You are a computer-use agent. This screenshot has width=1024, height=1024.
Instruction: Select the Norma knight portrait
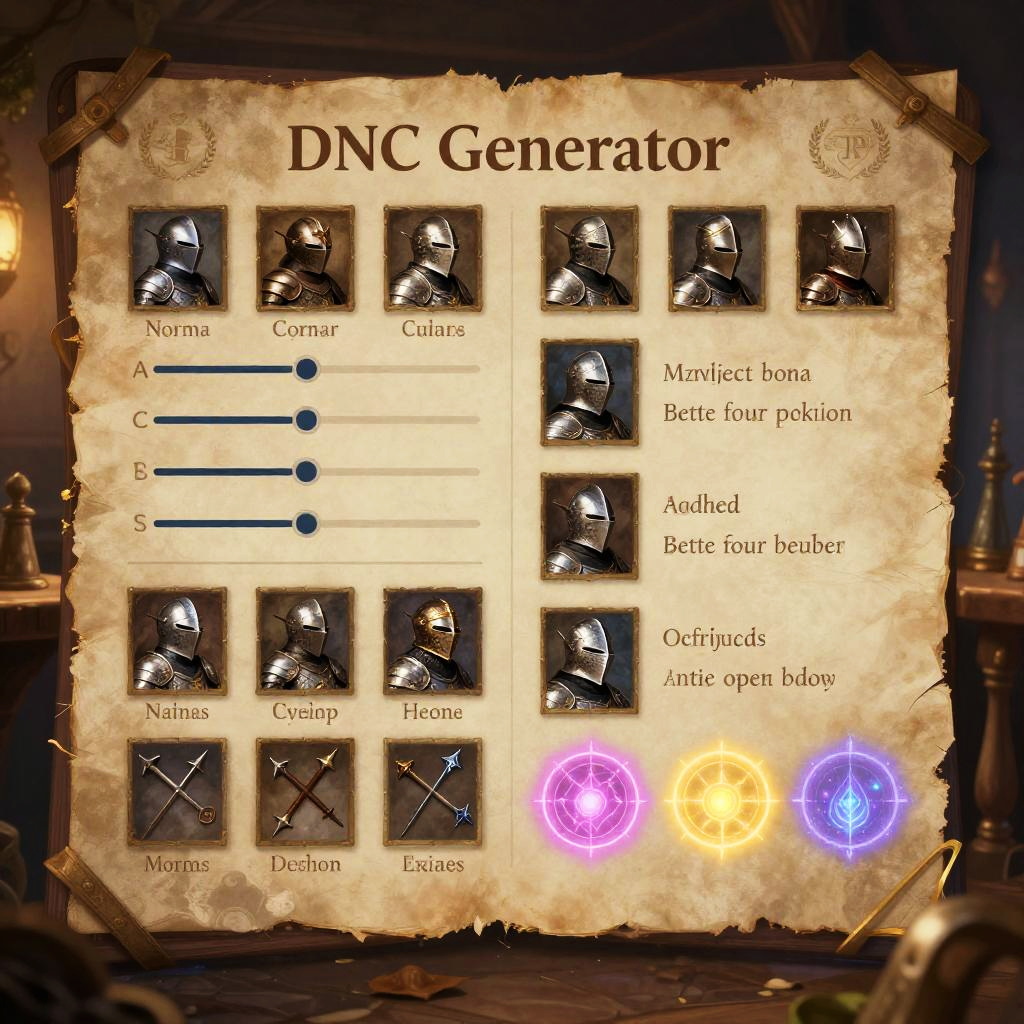[178, 257]
